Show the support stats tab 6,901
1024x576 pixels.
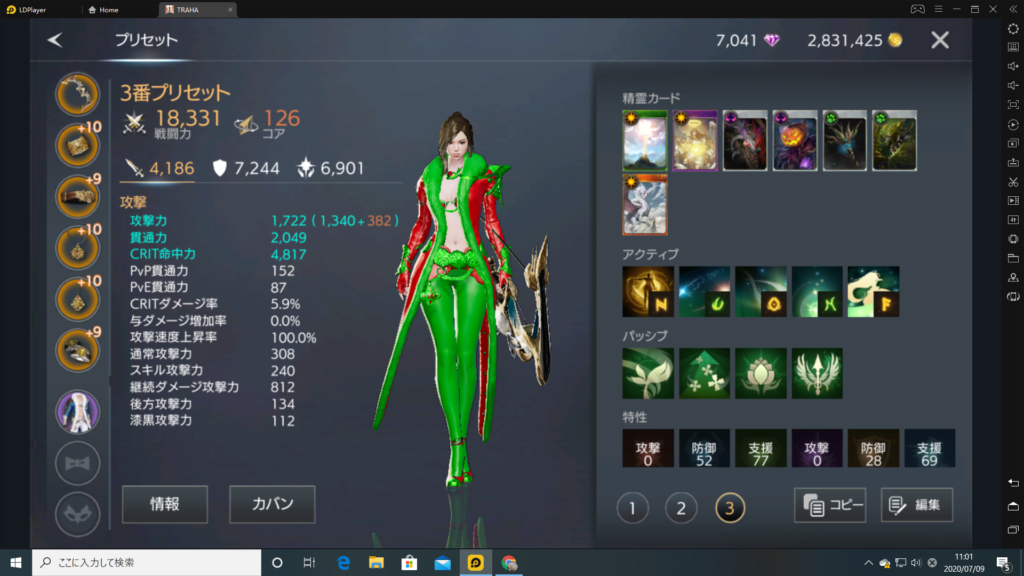332,168
